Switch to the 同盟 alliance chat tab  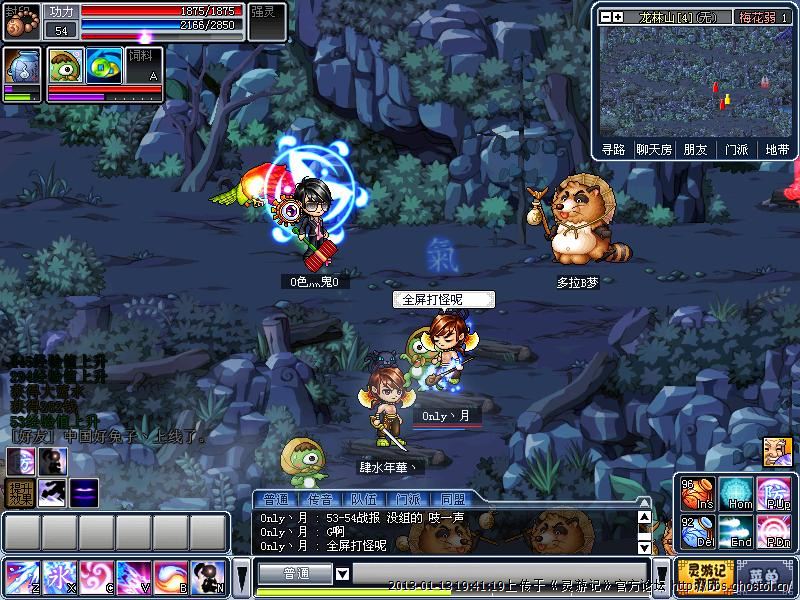453,499
